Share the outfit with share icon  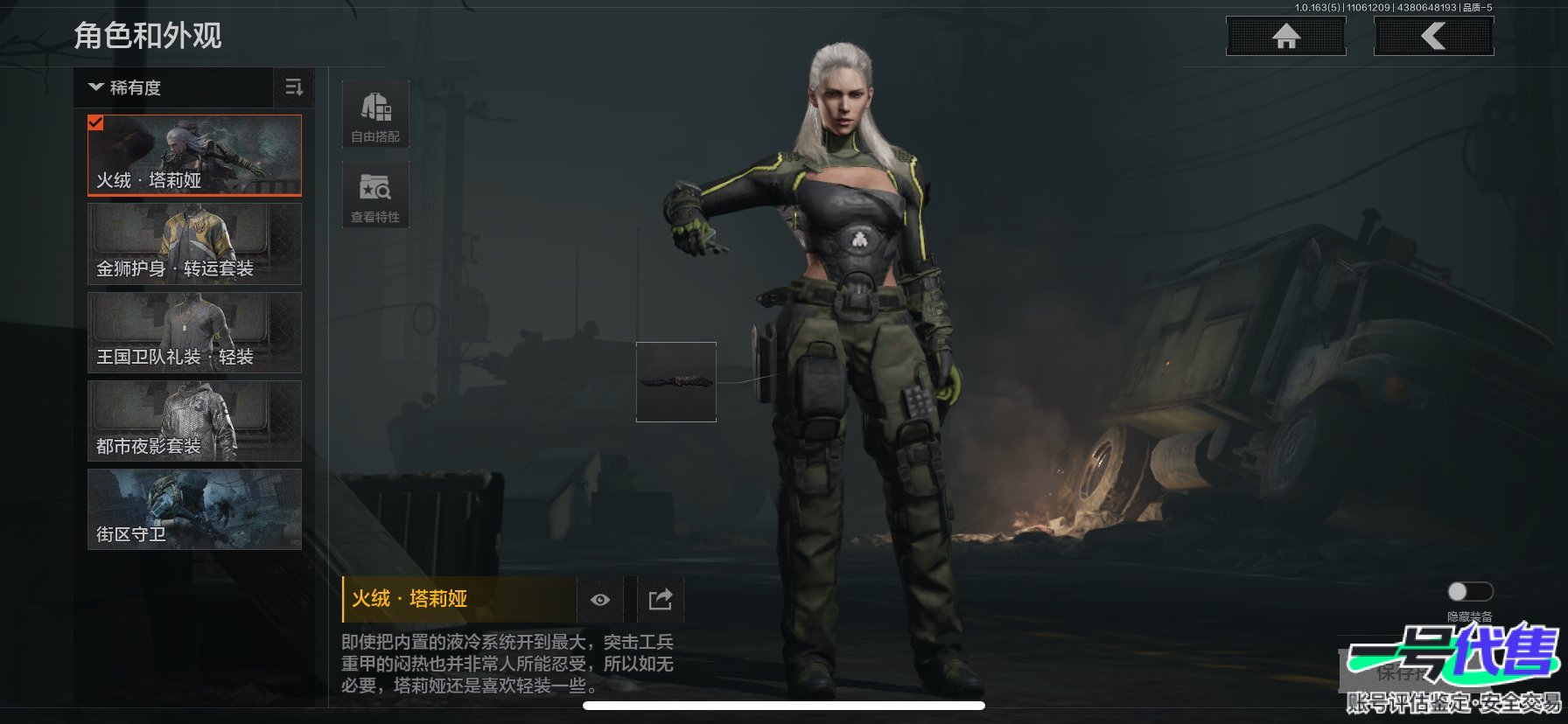coord(660,599)
